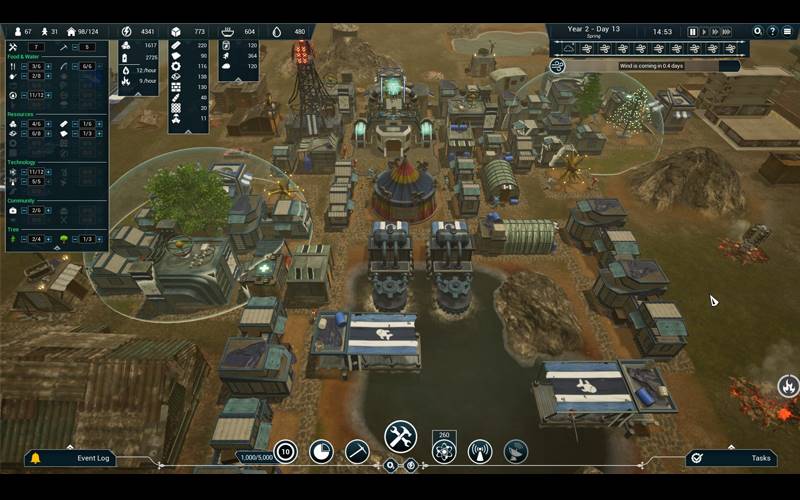This screenshot has height=500, width=800.
Task: Select the radio tower broadcast icon
Action: (480, 451)
